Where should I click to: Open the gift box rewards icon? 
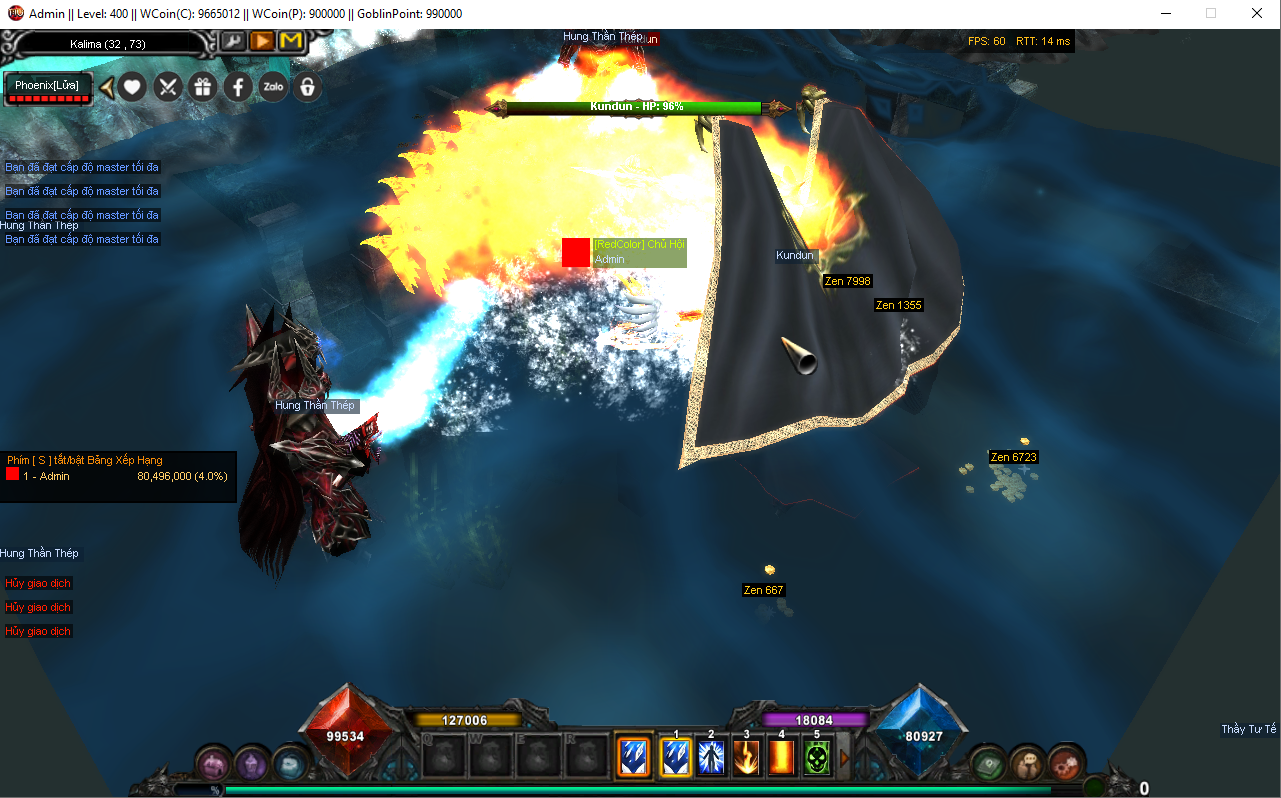coord(202,87)
